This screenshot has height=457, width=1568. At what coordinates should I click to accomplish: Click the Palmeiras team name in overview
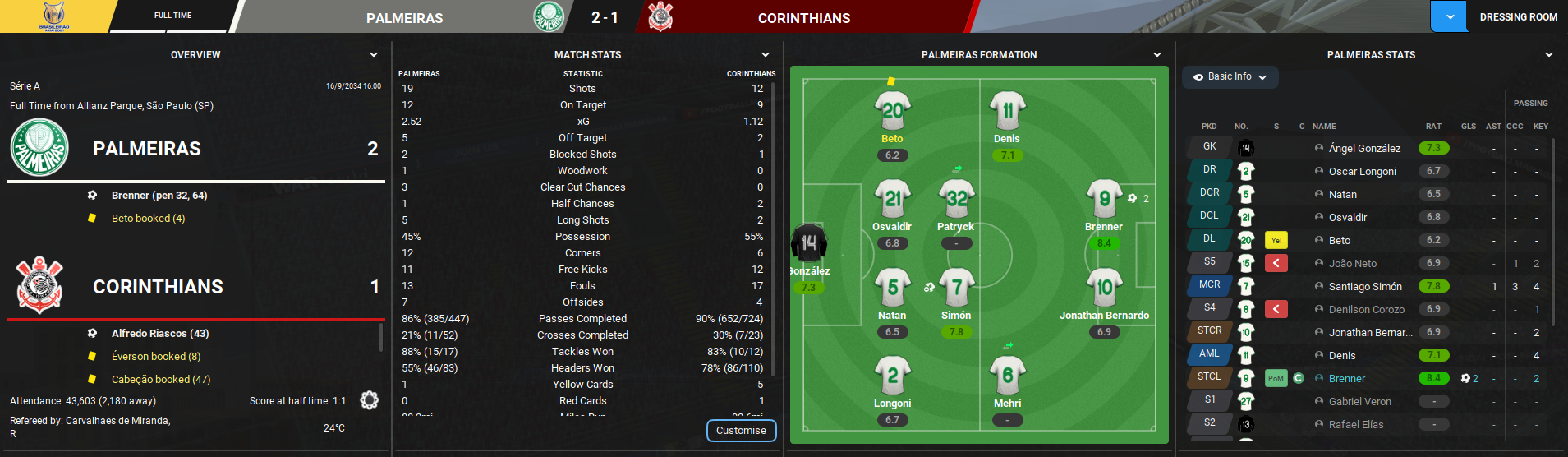147,149
